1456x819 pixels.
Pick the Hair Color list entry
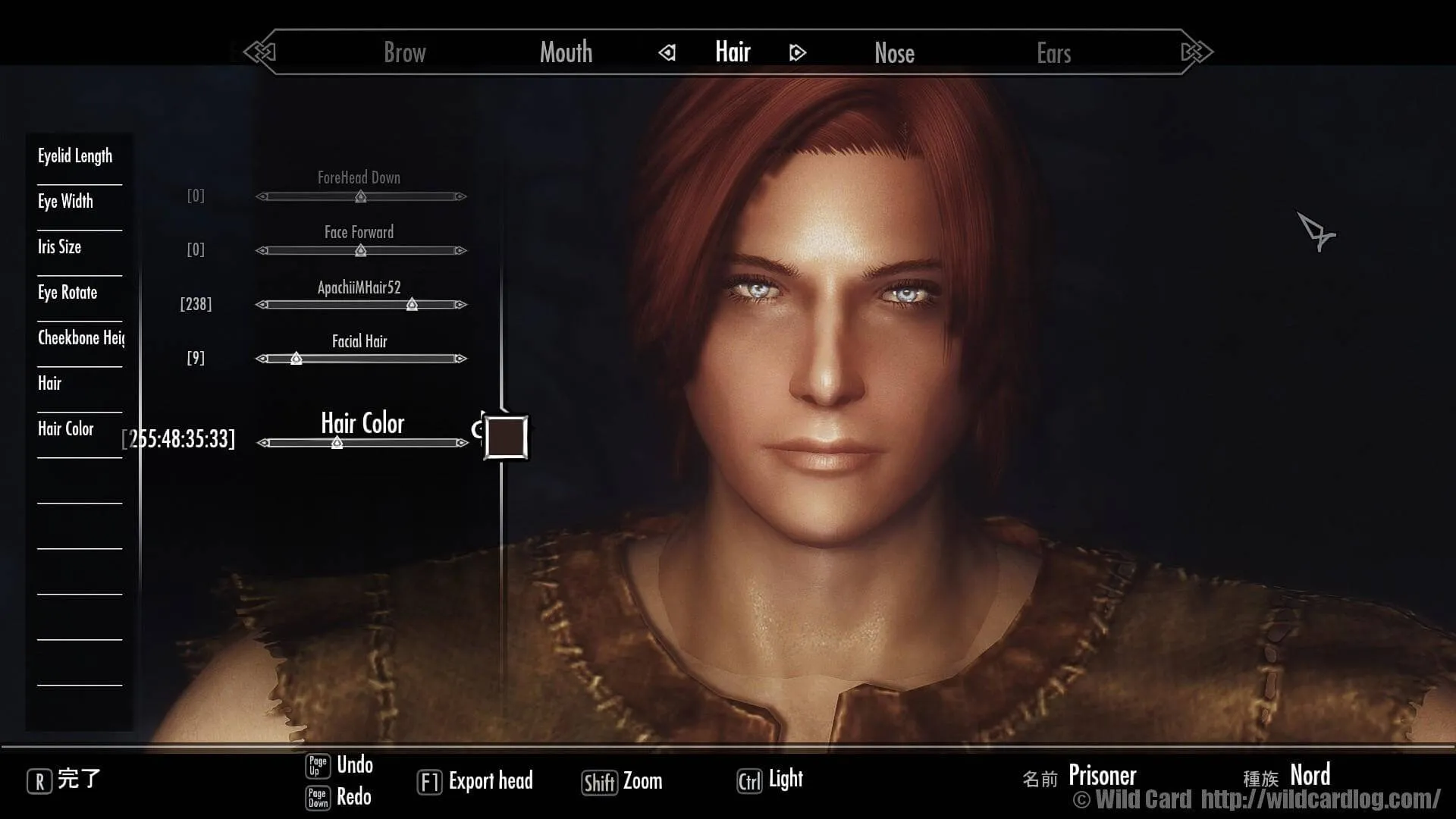pyautogui.click(x=66, y=429)
